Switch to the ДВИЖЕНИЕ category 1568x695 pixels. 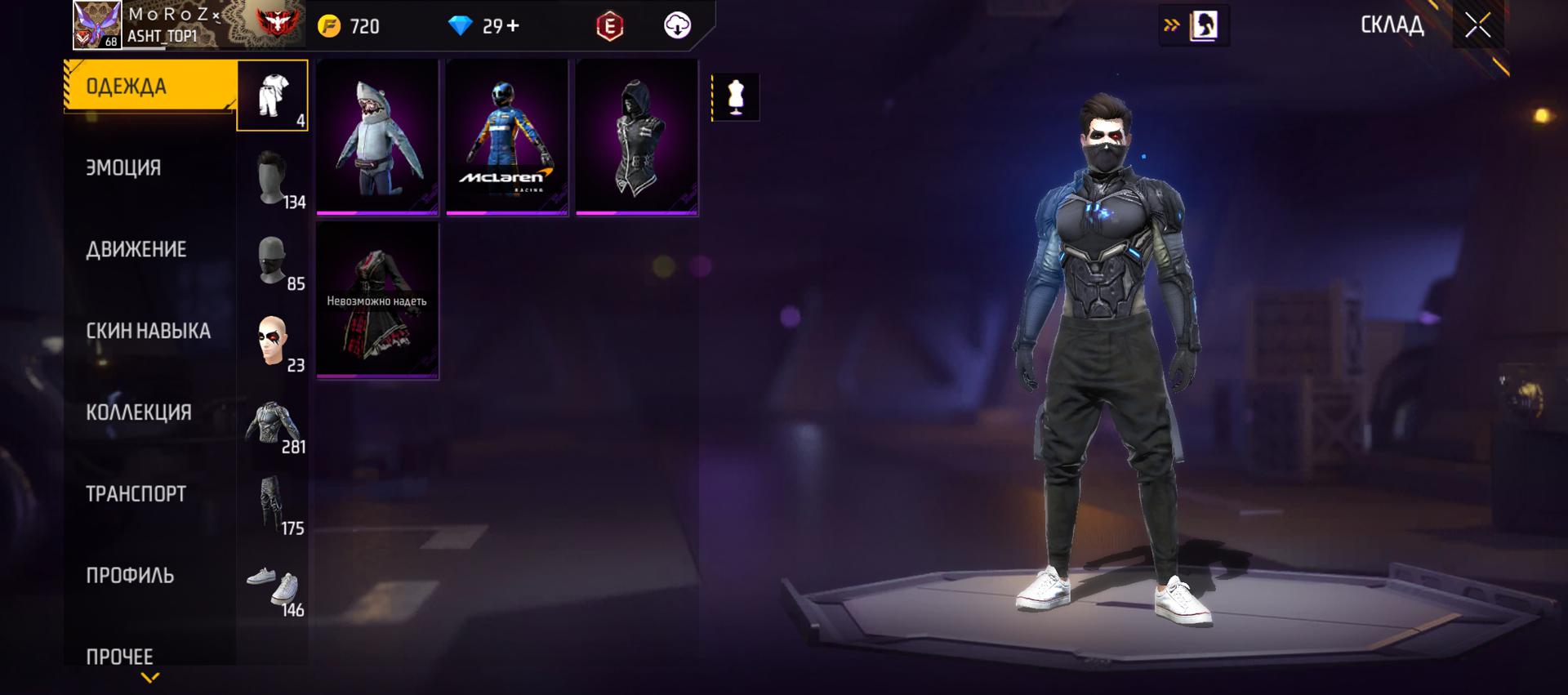(x=136, y=249)
